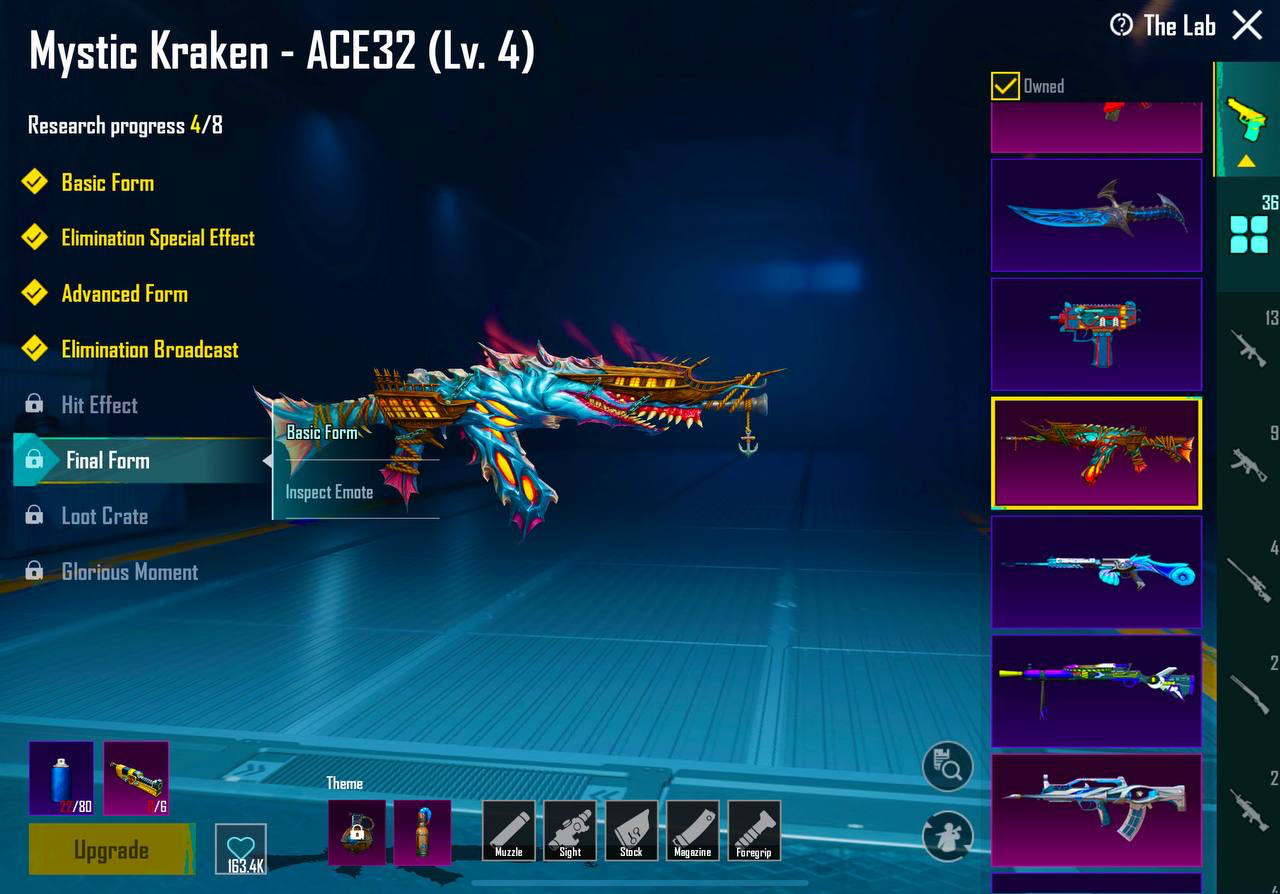Switch to the Hit Effect section

point(100,405)
